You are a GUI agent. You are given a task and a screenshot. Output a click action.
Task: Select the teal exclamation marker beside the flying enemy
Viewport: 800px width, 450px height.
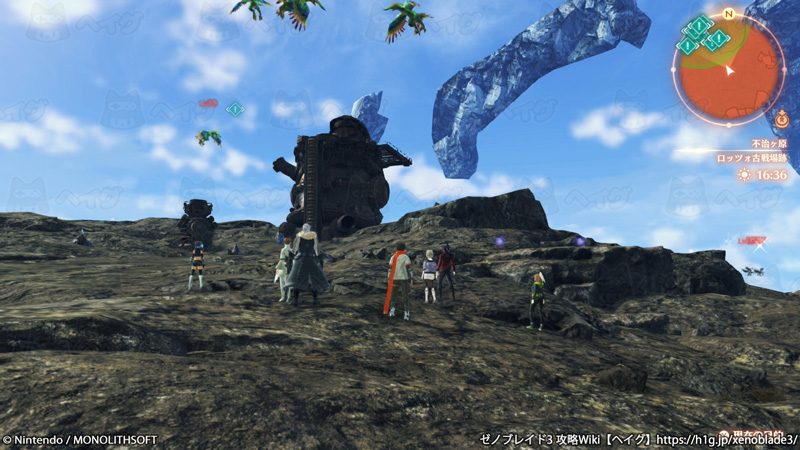pos(235,109)
